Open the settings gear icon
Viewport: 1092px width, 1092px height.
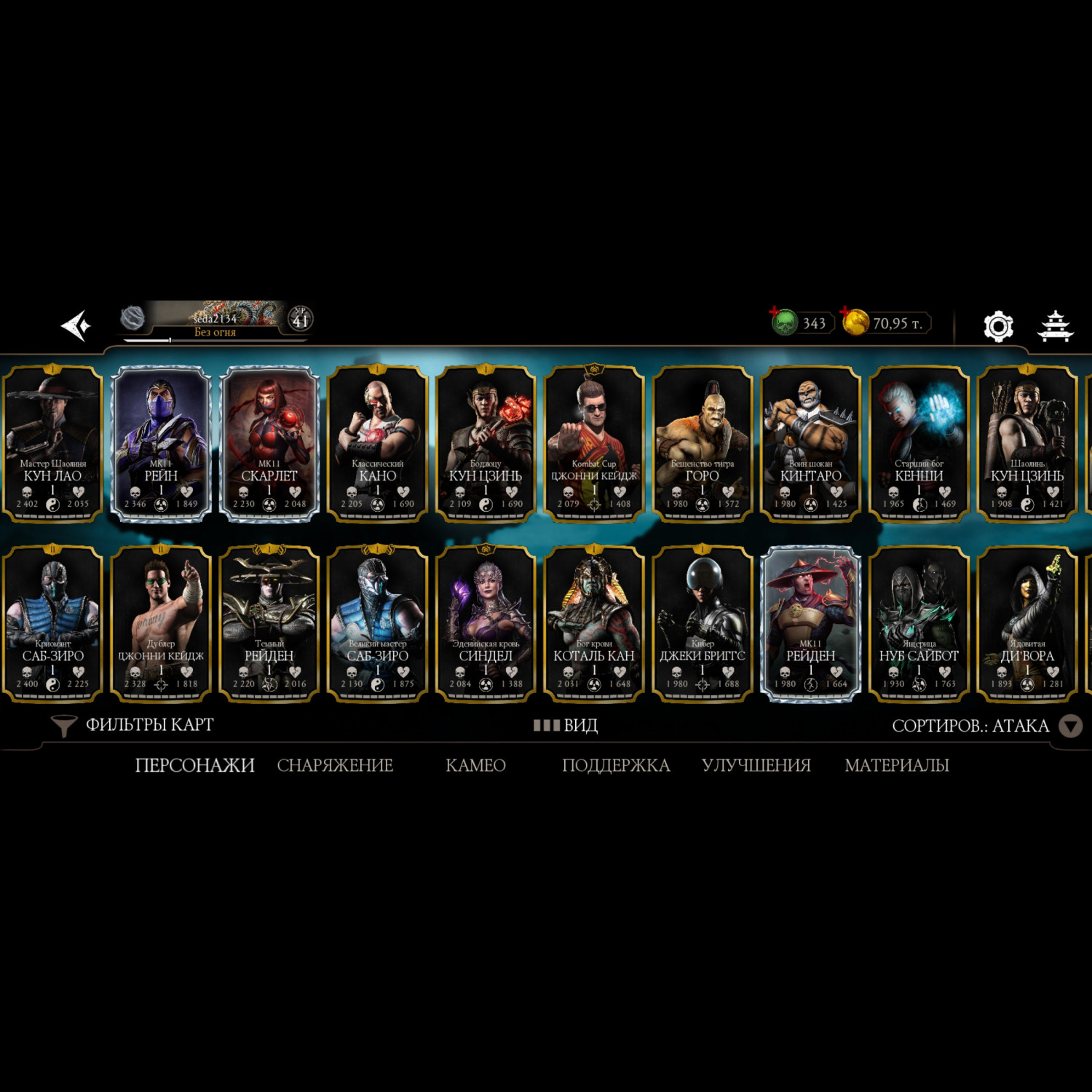pos(998,326)
